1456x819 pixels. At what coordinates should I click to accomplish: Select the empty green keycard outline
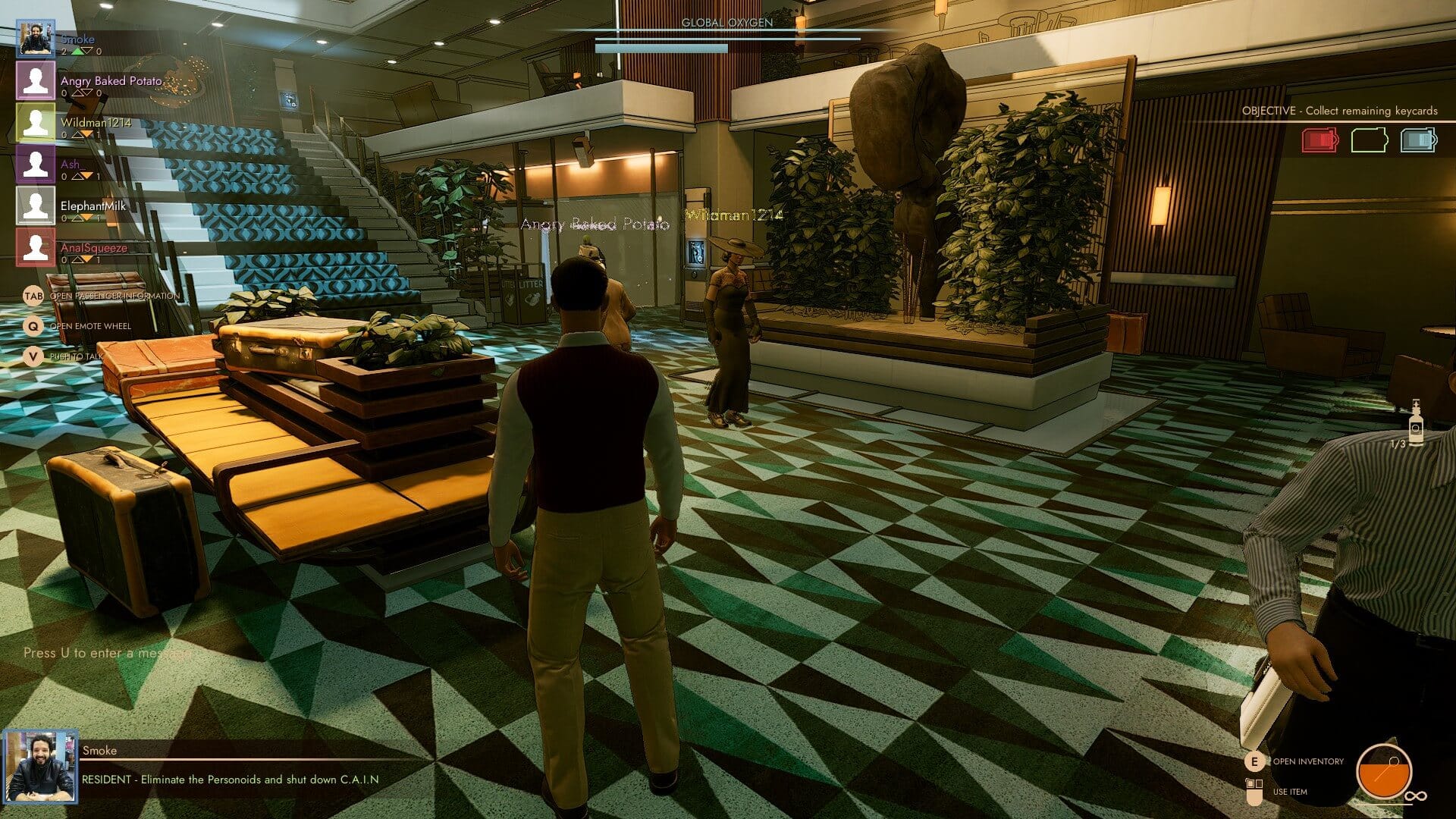[1369, 140]
